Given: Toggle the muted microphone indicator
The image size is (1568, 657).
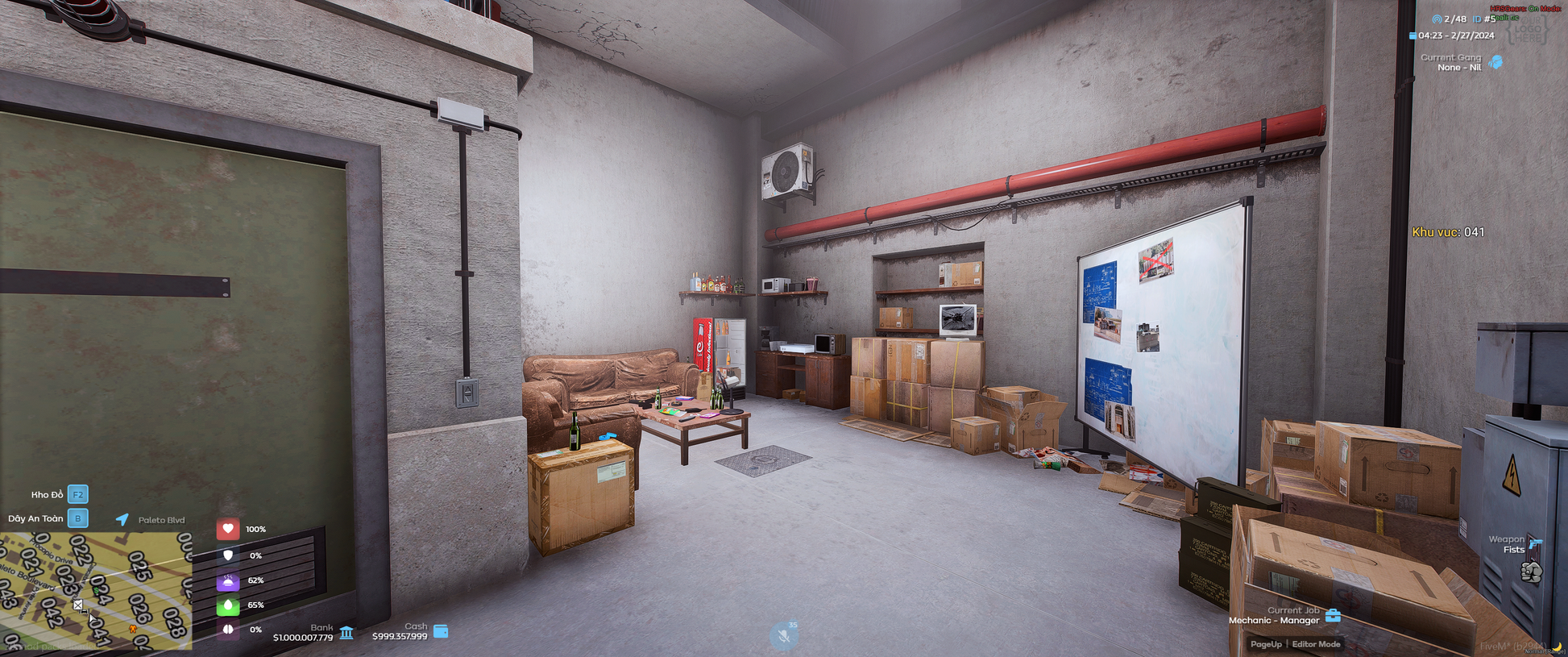Looking at the screenshot, I should [783, 636].
